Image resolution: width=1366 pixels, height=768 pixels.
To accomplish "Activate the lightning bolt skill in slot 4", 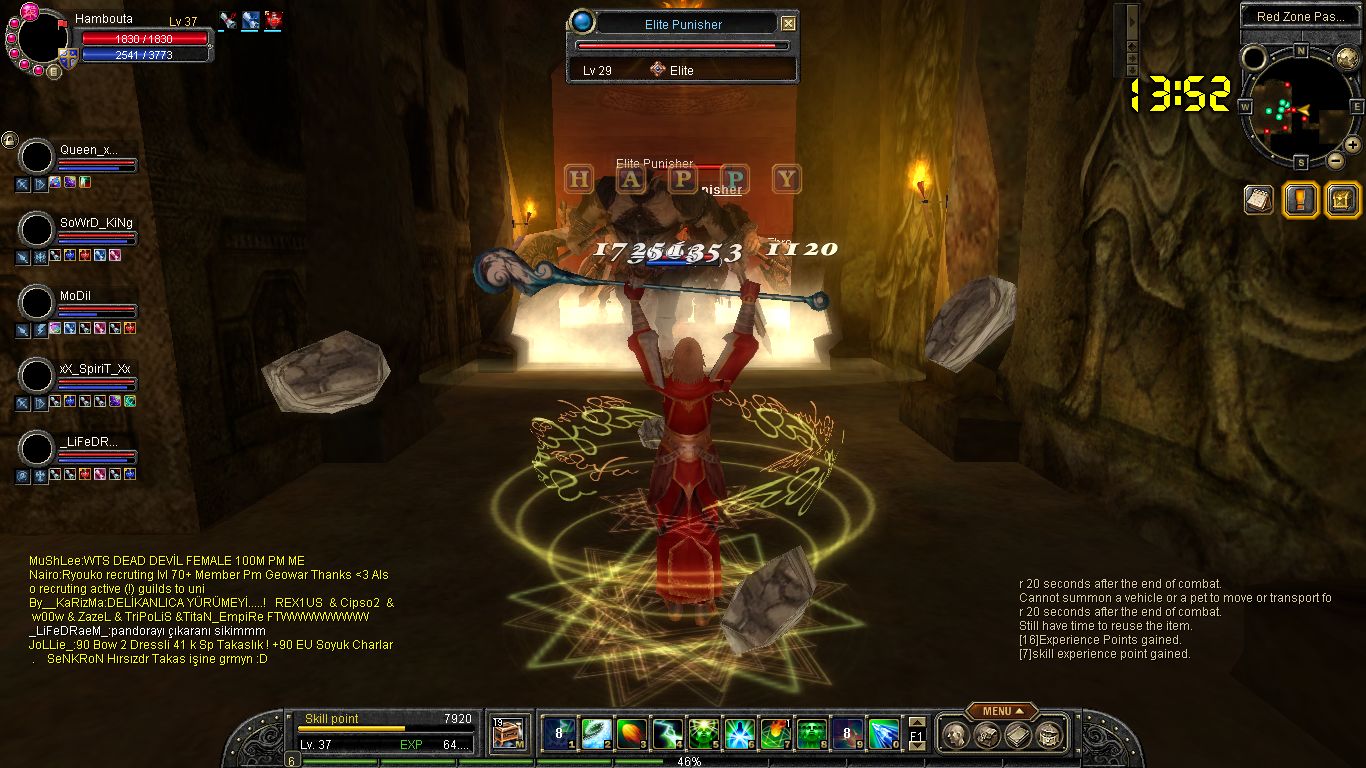I will click(x=668, y=734).
